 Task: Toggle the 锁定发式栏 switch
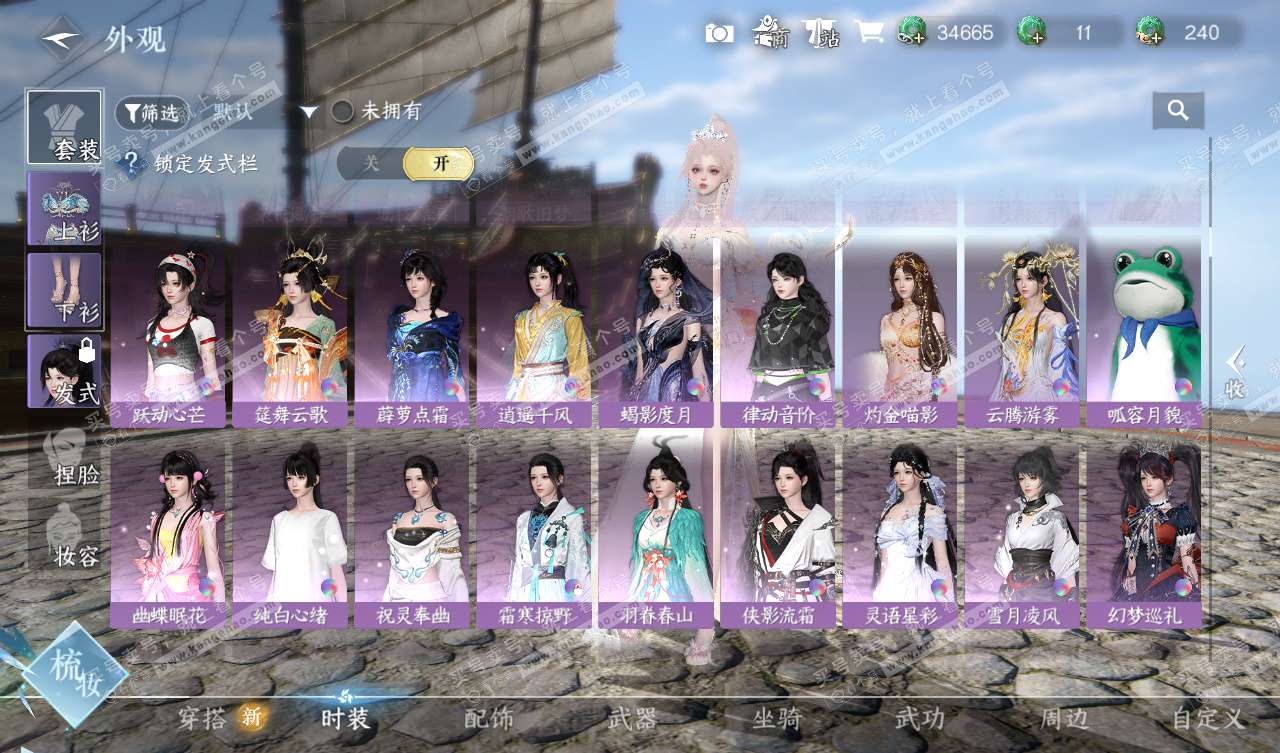405,164
